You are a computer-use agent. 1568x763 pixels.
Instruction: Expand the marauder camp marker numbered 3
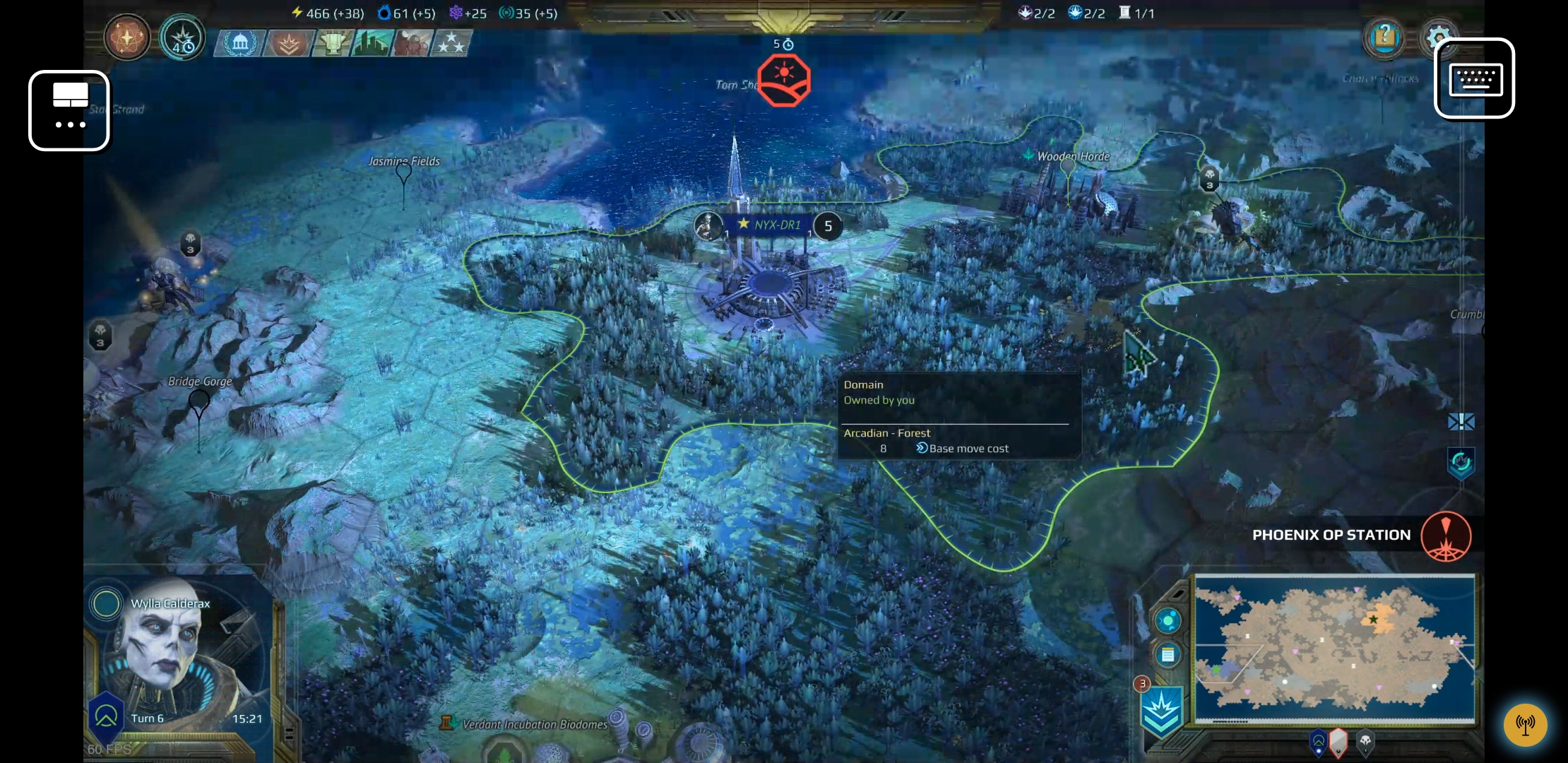coord(1209,180)
